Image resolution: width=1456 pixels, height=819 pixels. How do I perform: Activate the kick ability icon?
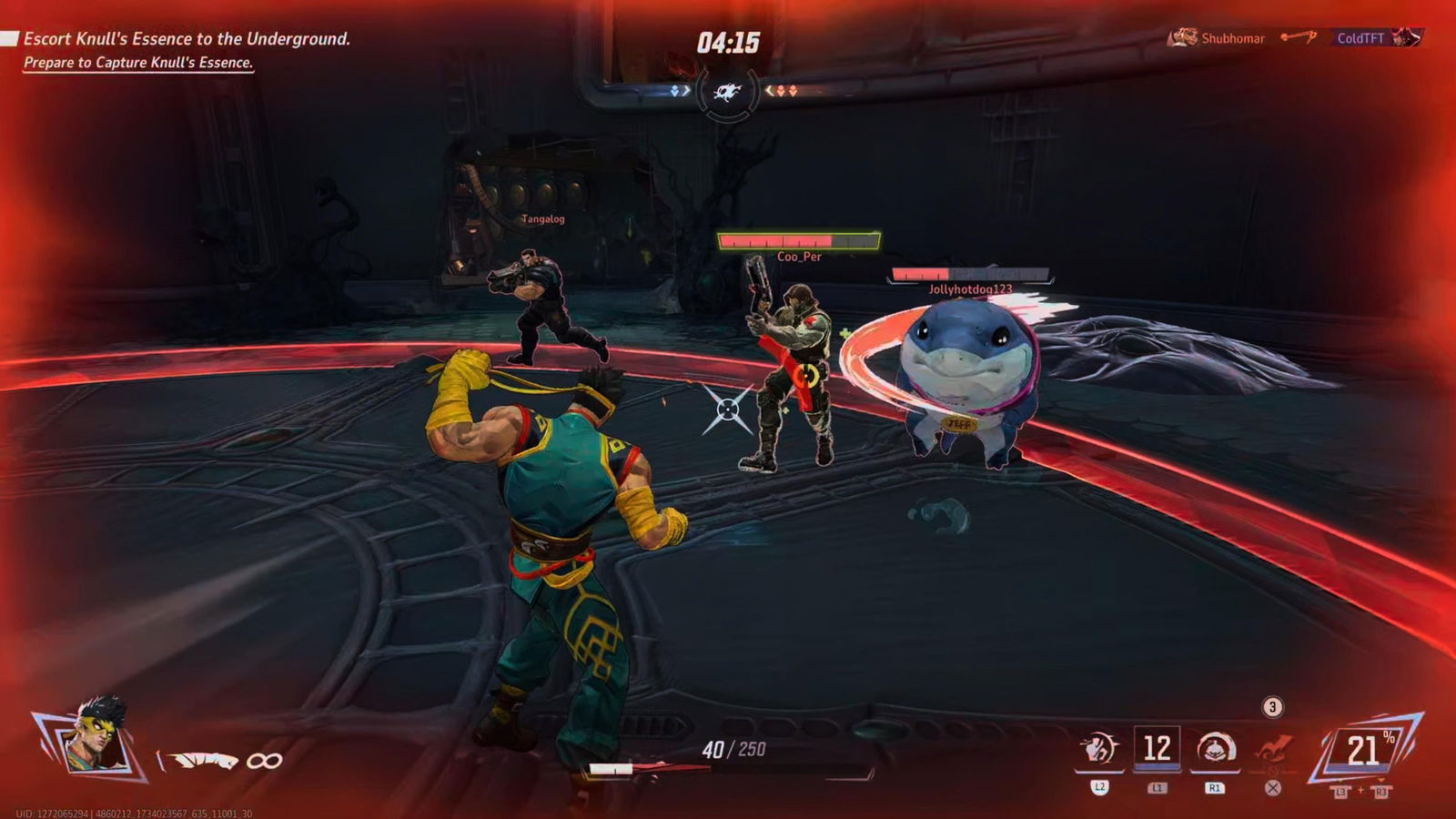coord(1099,749)
